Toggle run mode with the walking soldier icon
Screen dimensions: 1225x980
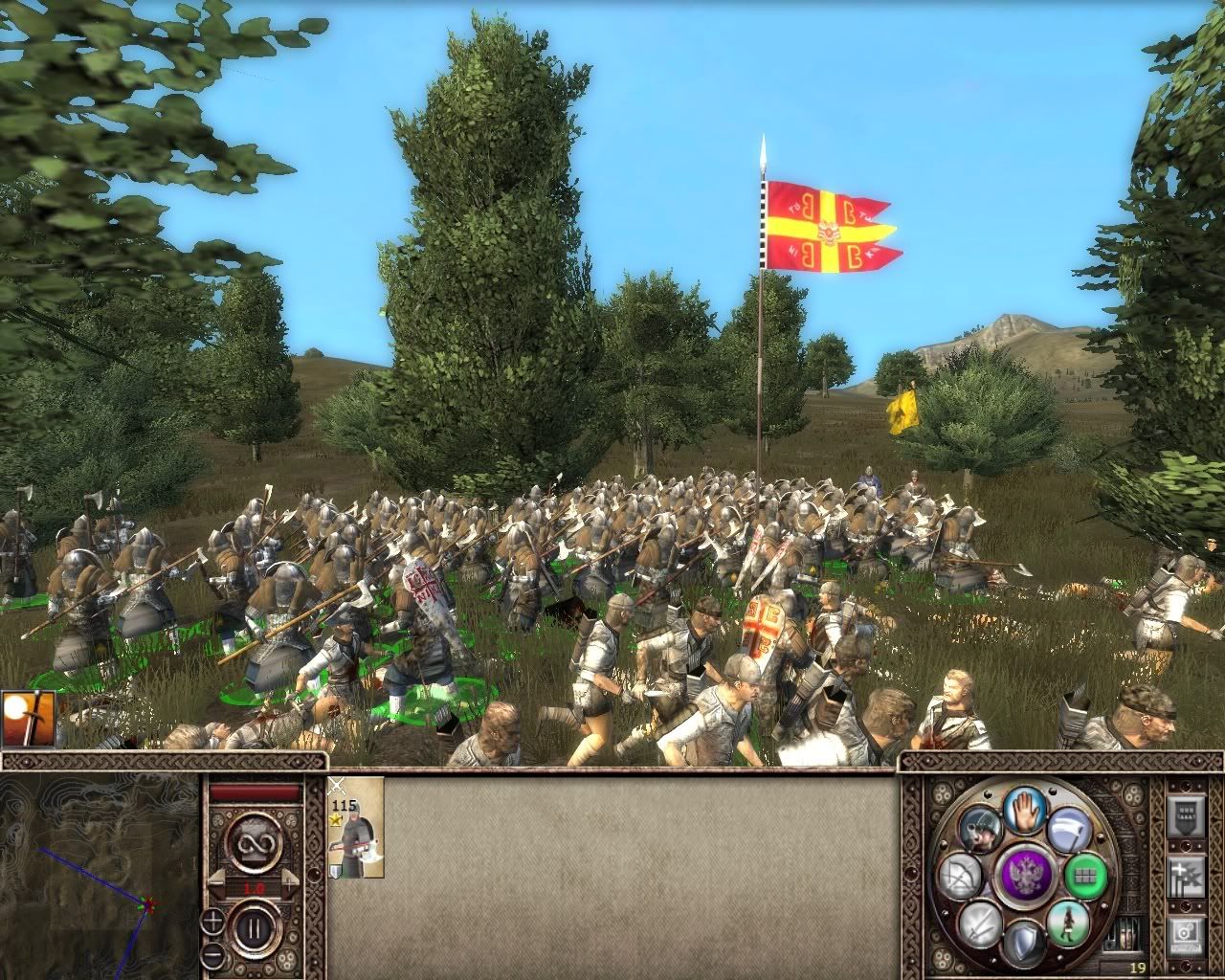pos(1066,923)
